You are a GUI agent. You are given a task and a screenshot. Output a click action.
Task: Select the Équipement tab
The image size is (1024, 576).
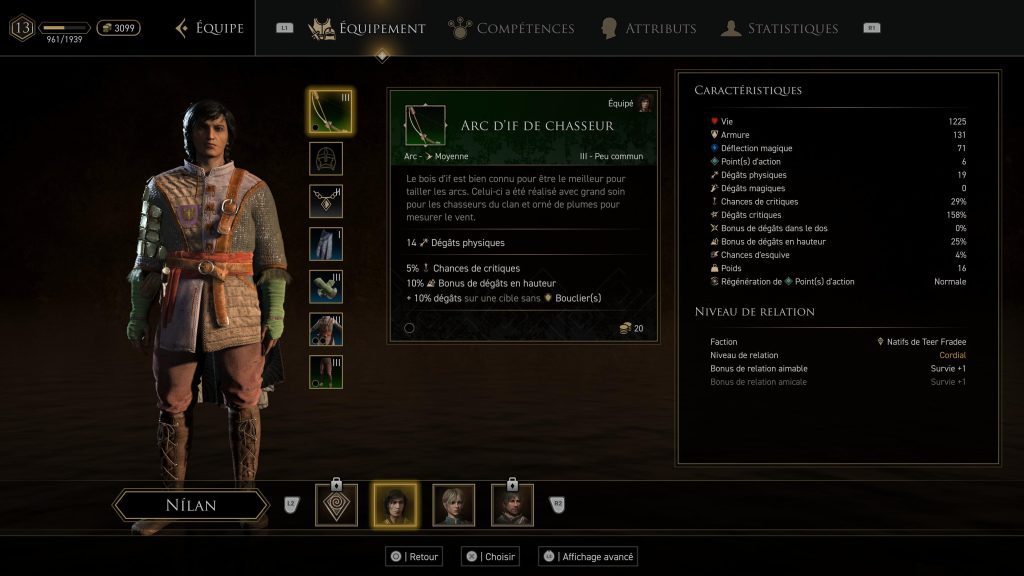click(x=368, y=28)
